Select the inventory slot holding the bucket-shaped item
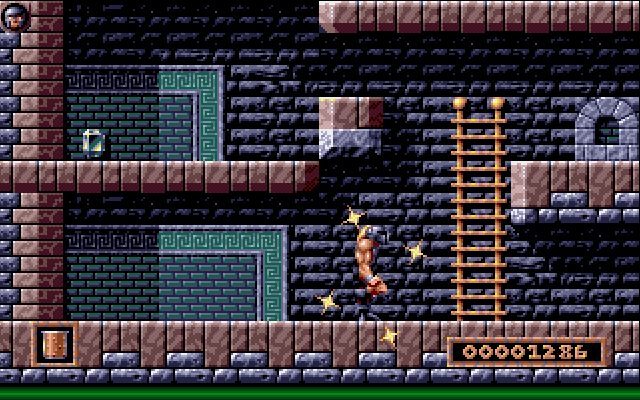The width and height of the screenshot is (640, 400). tap(54, 344)
